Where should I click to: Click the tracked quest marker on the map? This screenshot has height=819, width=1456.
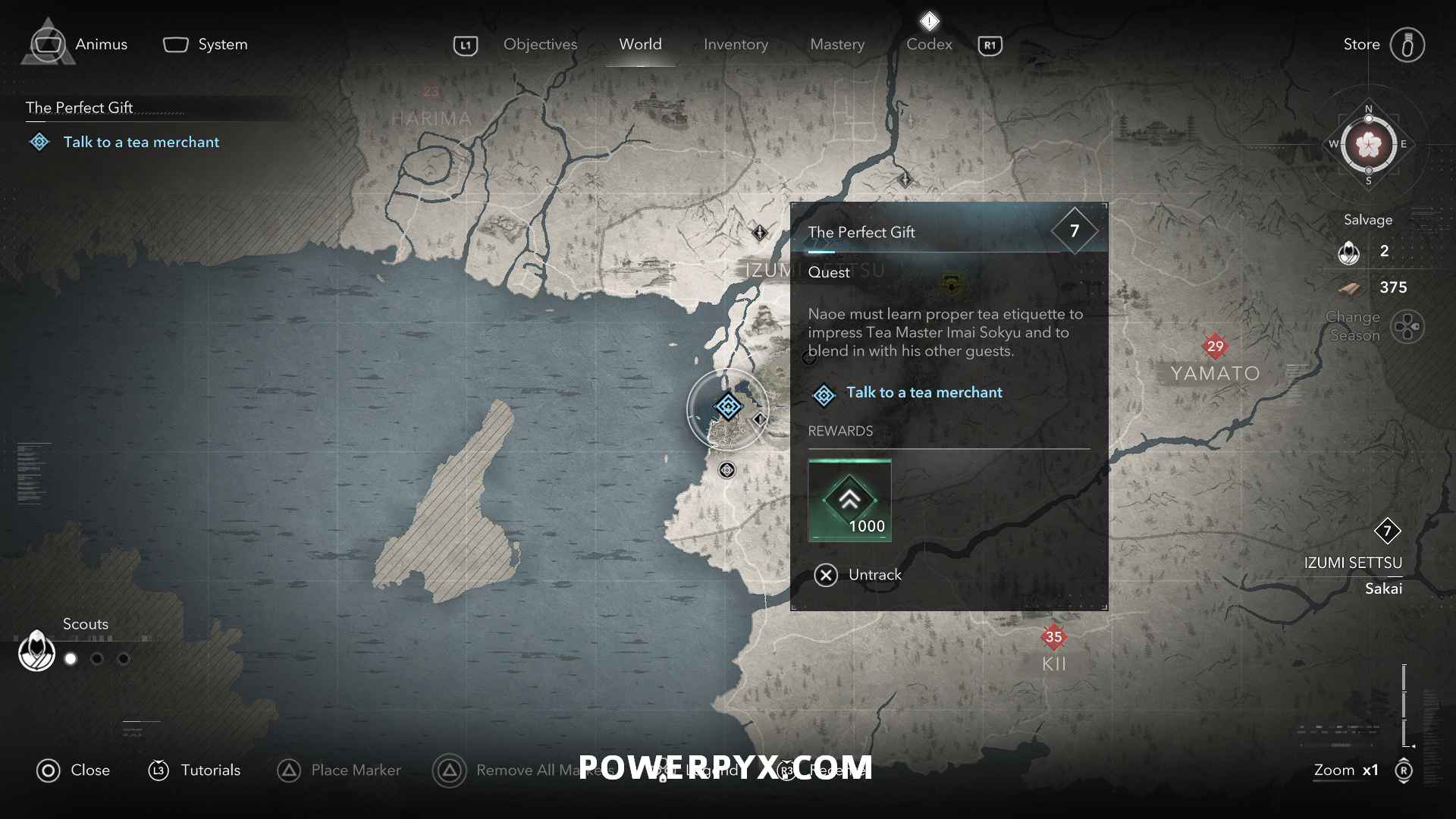click(728, 407)
